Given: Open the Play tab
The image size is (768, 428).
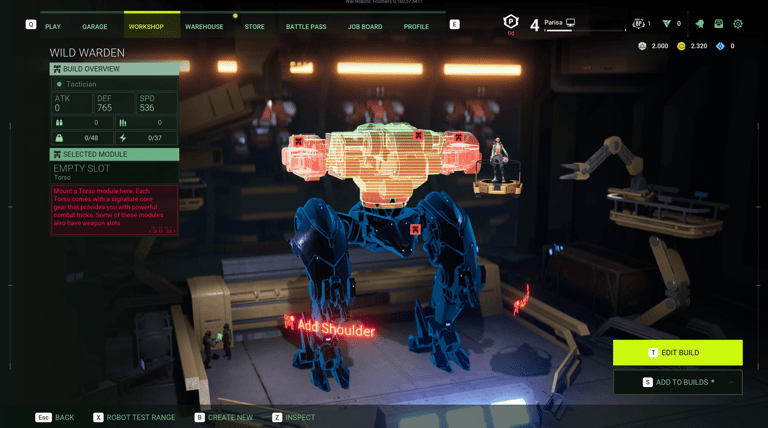Looking at the screenshot, I should [x=53, y=26].
